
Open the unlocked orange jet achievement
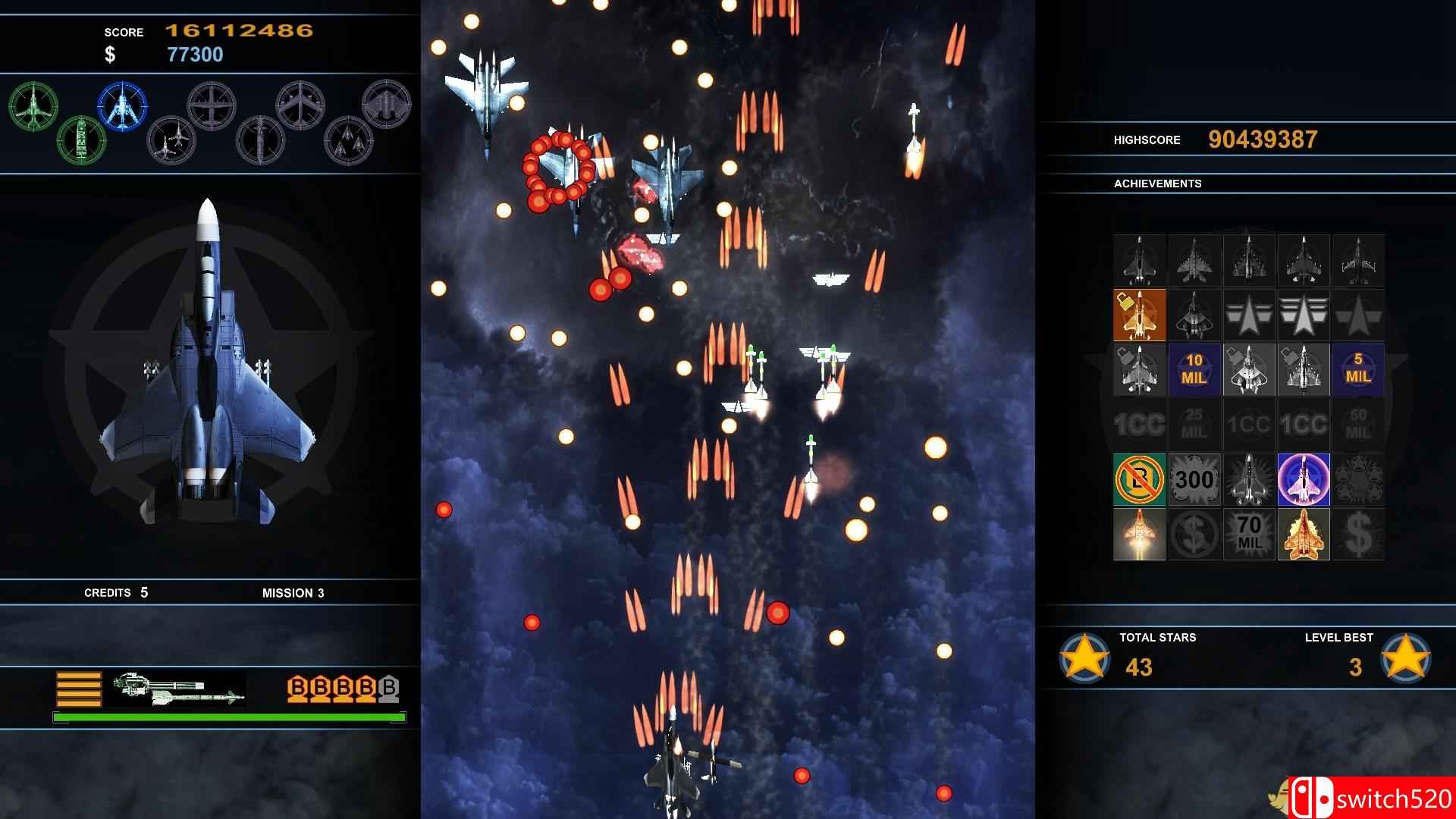[1140, 313]
